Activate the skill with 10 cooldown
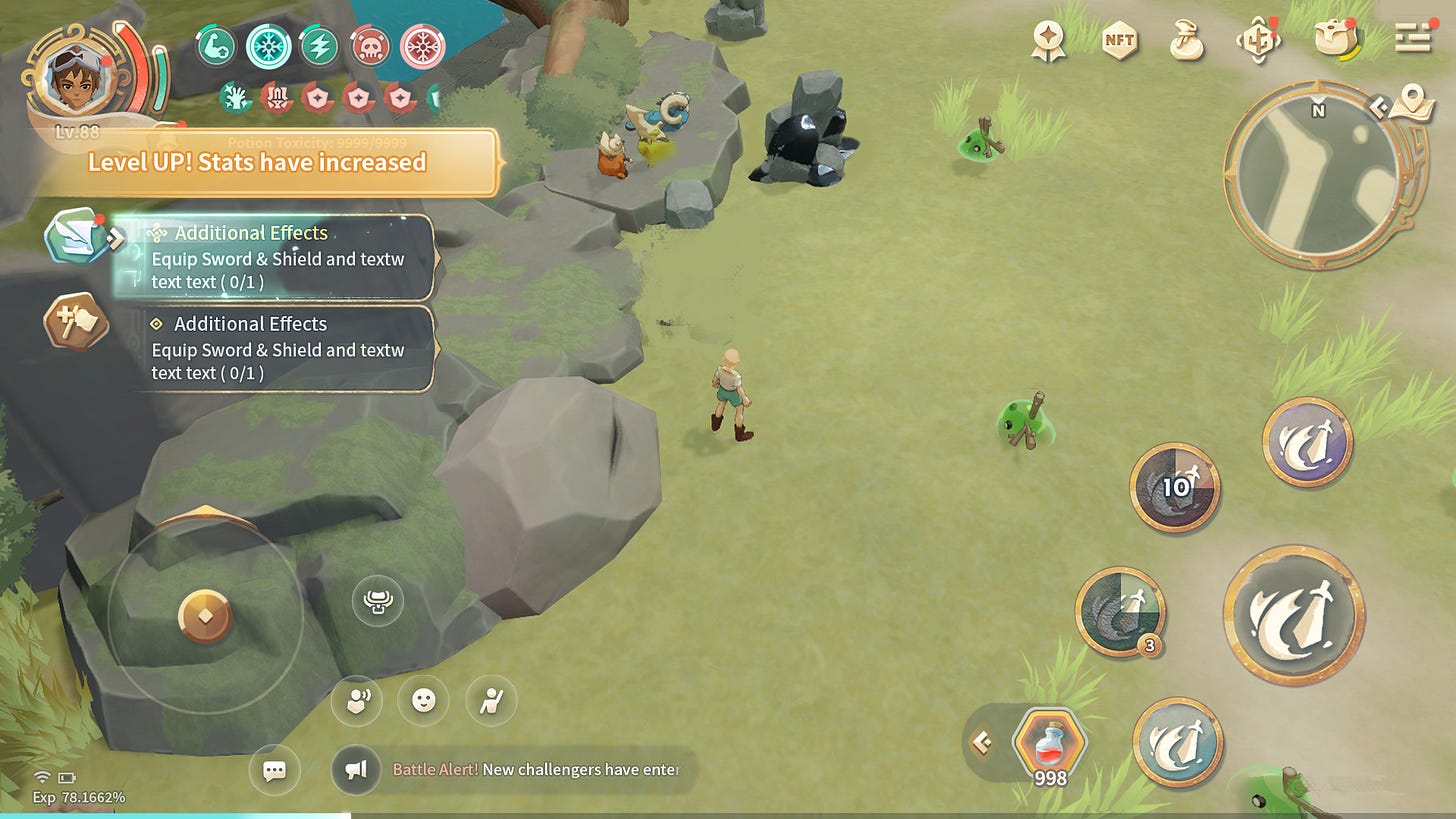The height and width of the screenshot is (819, 1456). 1175,487
